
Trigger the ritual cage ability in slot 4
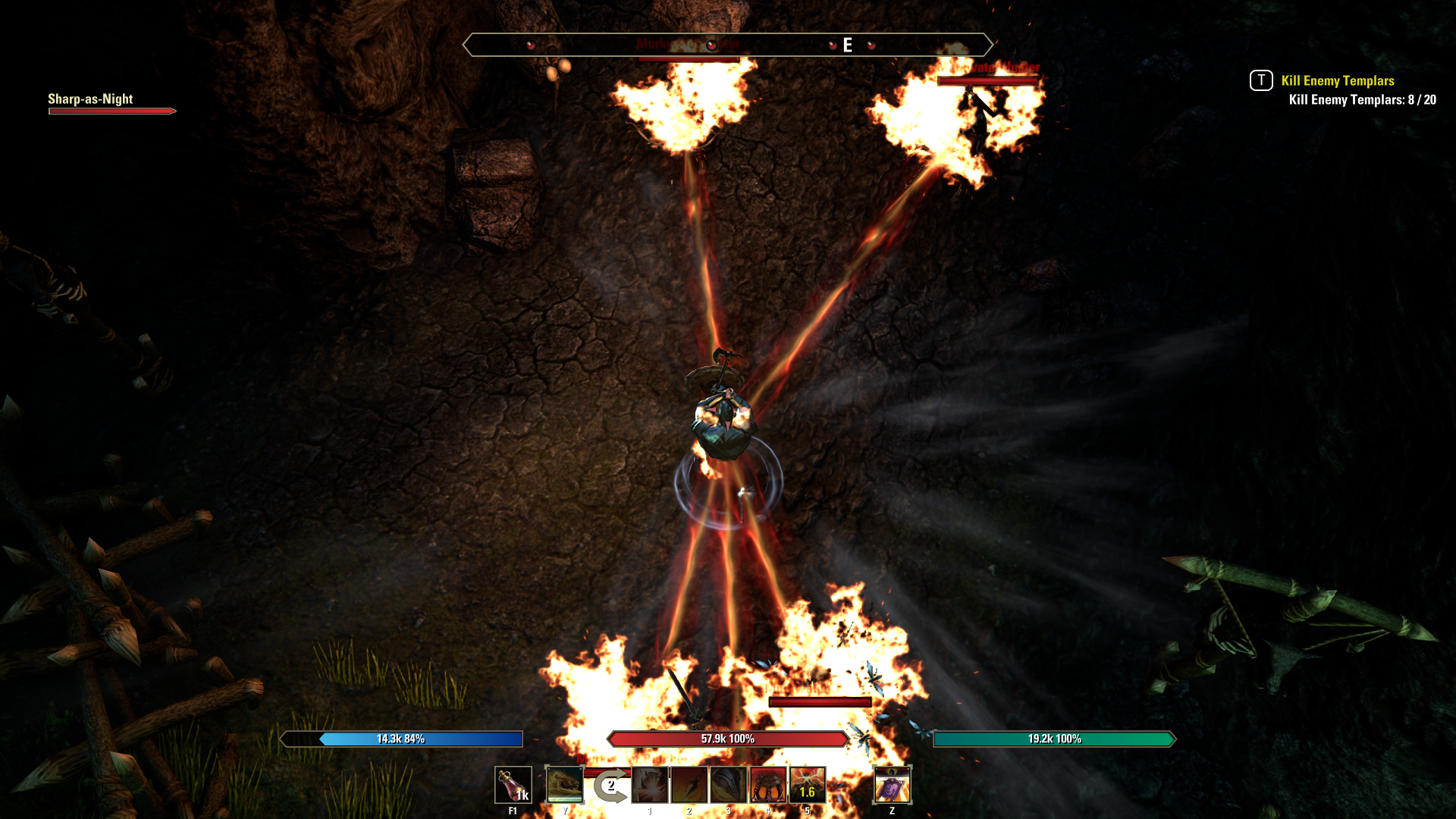tap(768, 786)
